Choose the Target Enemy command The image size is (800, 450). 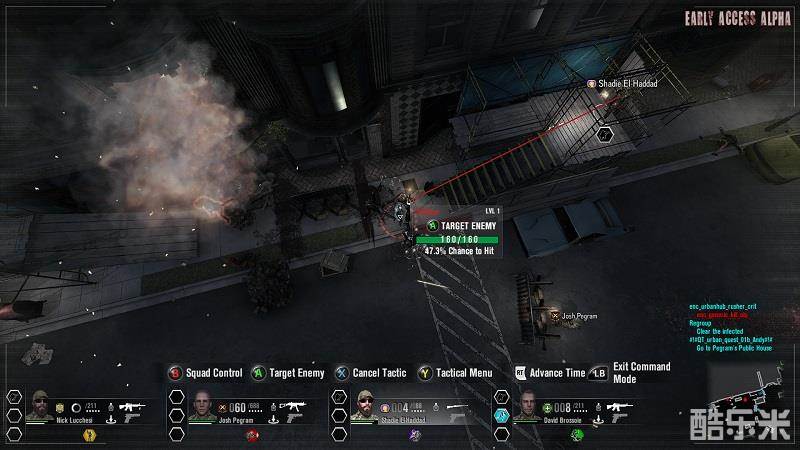[288, 373]
